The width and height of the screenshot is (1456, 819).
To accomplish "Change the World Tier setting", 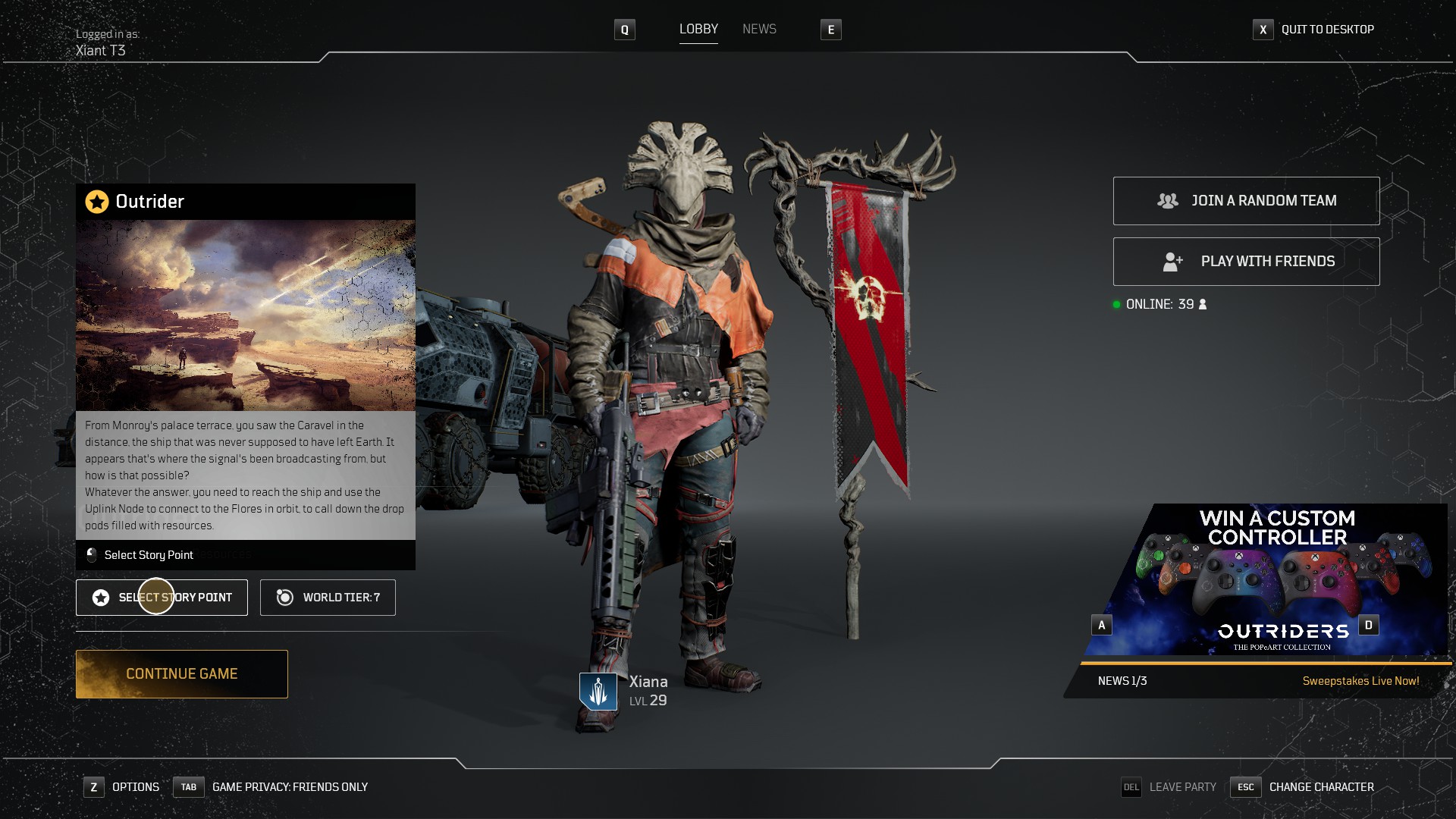I will pyautogui.click(x=328, y=598).
